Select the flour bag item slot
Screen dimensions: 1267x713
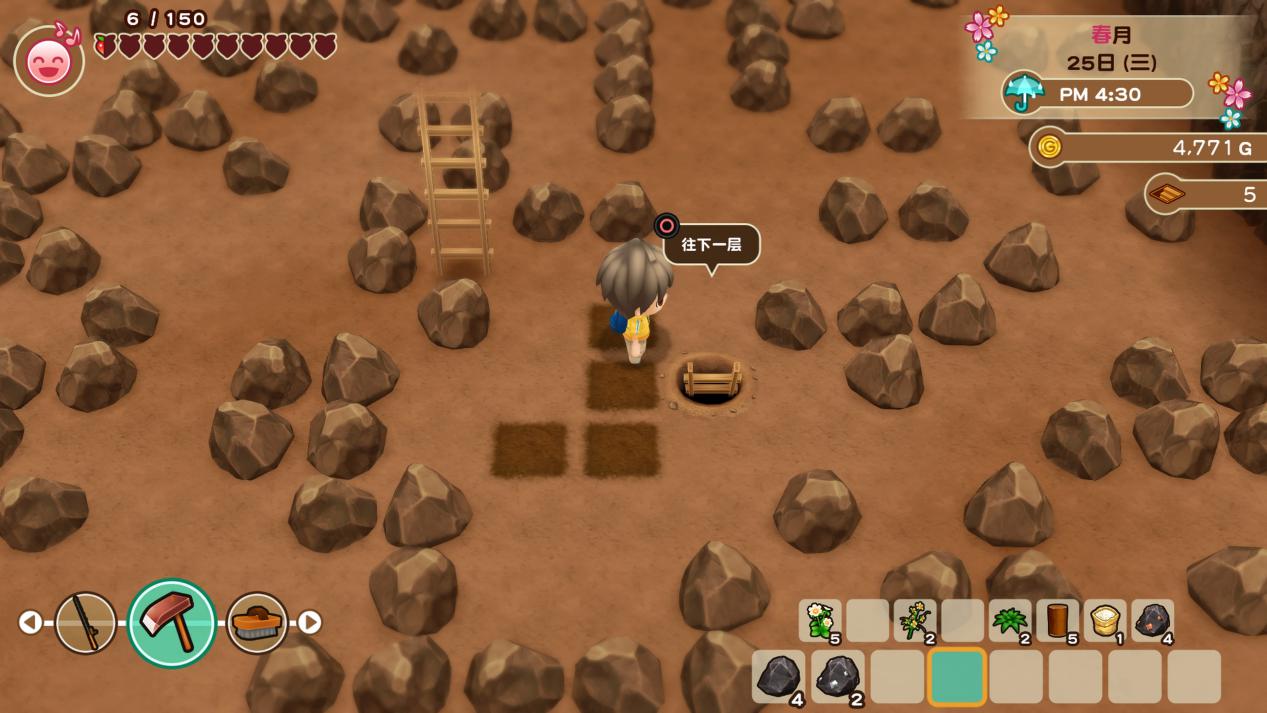pyautogui.click(x=1104, y=620)
